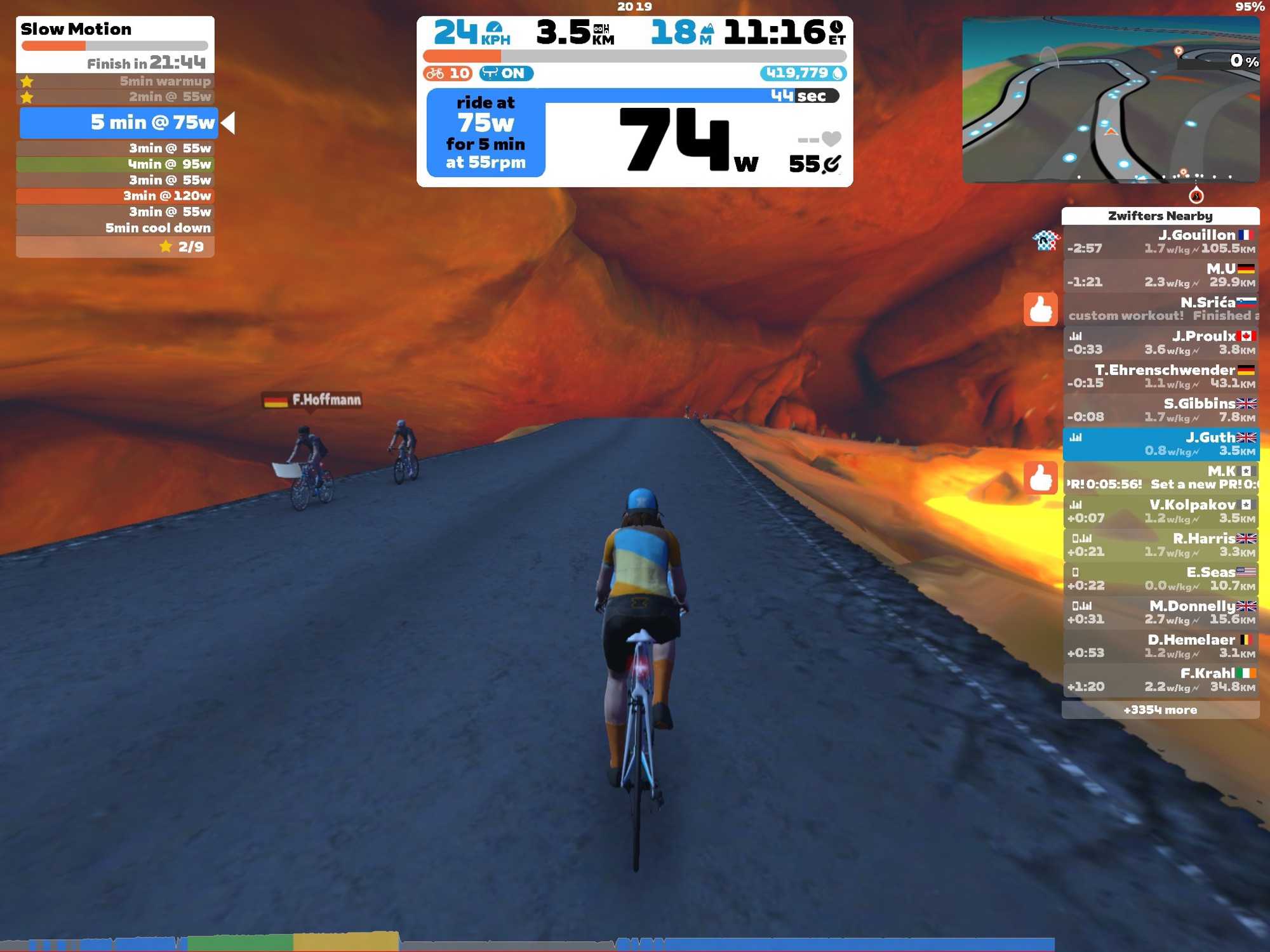
Task: Click the orange bike gear 10 badge
Action: [448, 73]
